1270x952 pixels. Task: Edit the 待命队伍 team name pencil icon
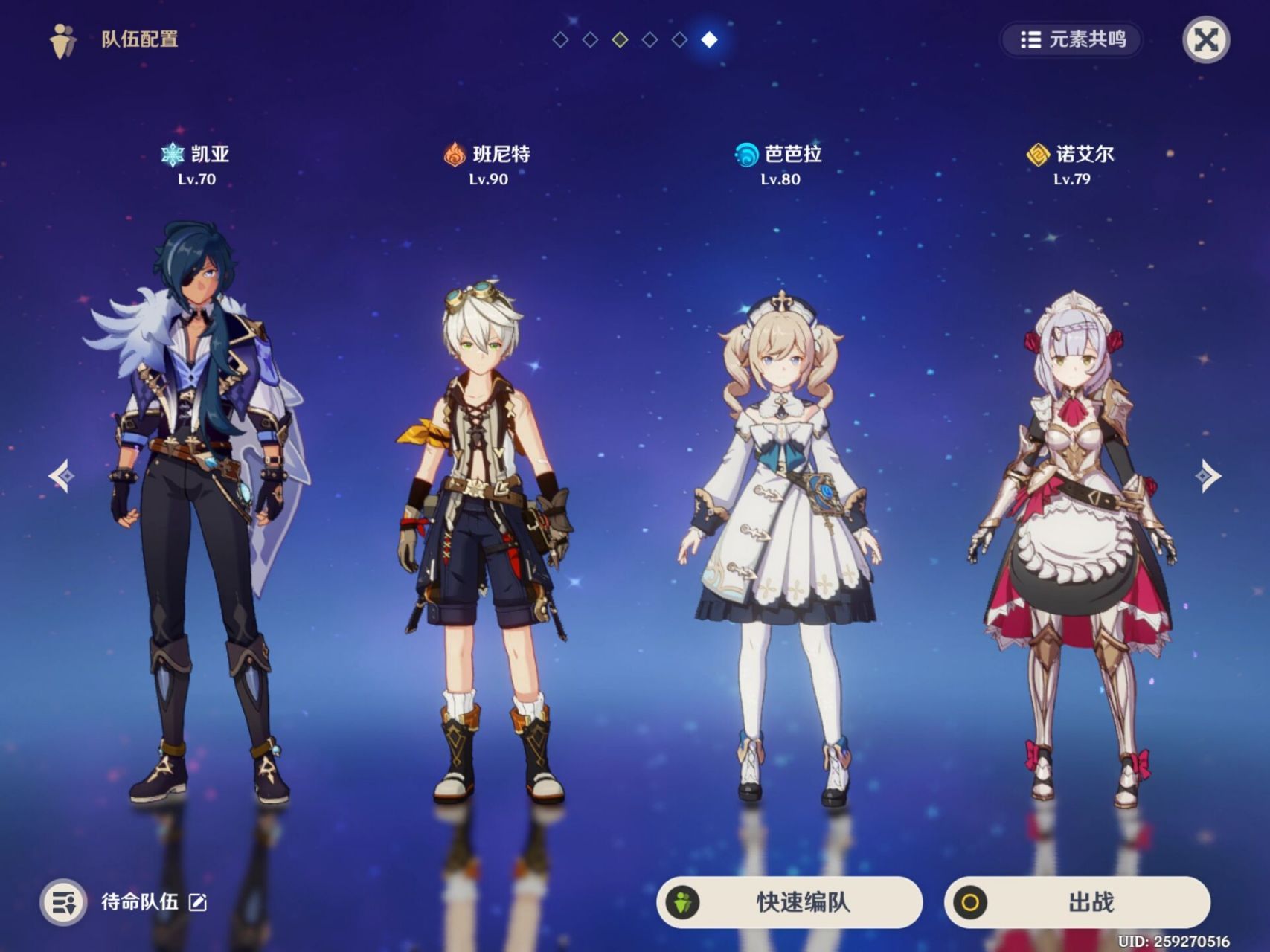click(x=198, y=902)
